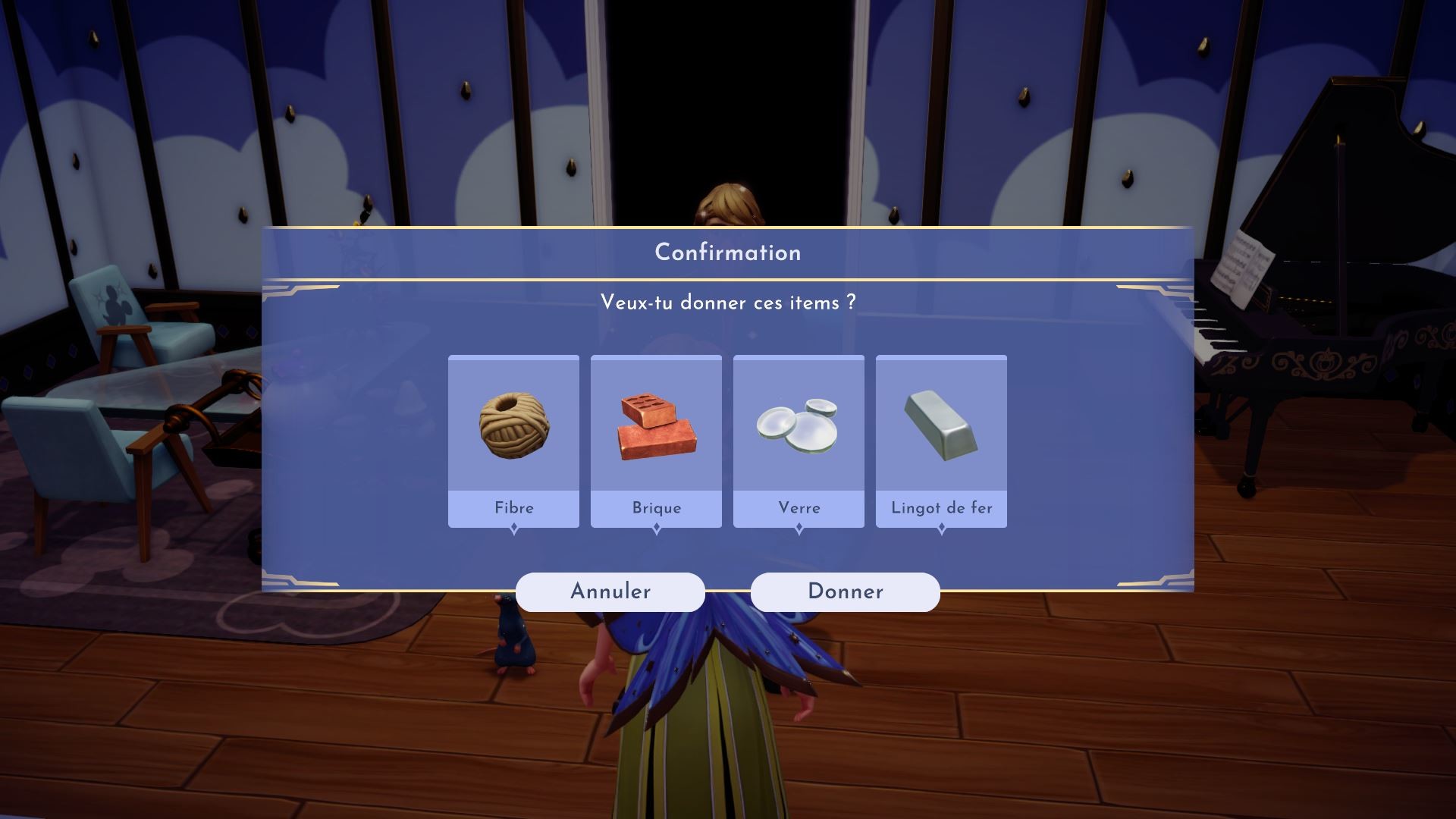Click the Confirmation dialog title

[727, 253]
